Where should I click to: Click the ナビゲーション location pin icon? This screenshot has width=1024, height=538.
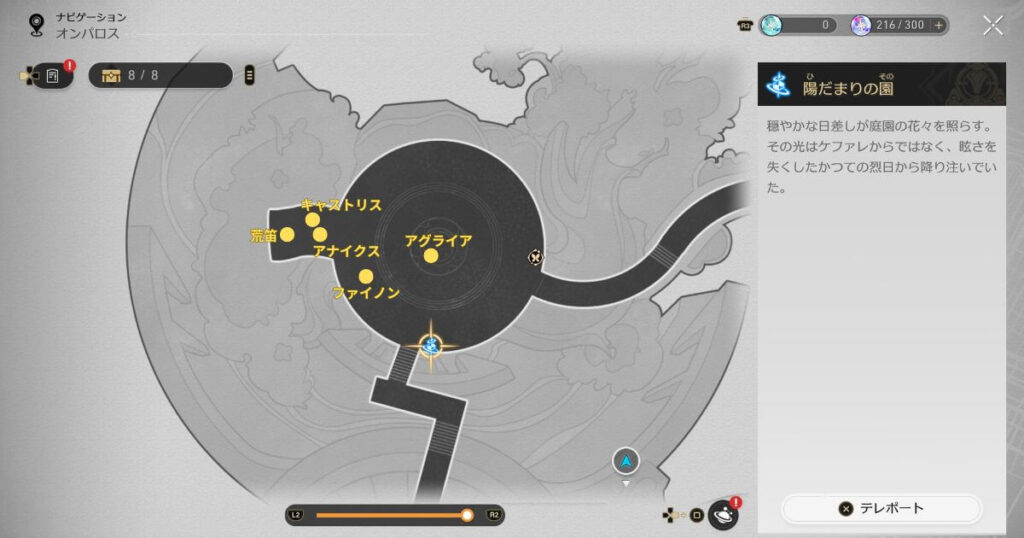pos(38,24)
